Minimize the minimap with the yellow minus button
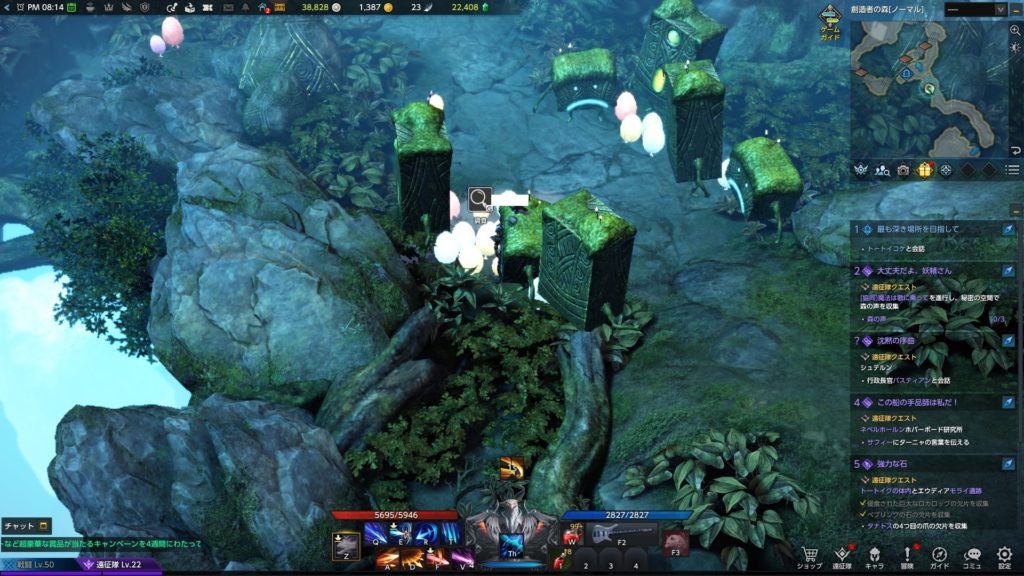The image size is (1024, 576). 1016,9
